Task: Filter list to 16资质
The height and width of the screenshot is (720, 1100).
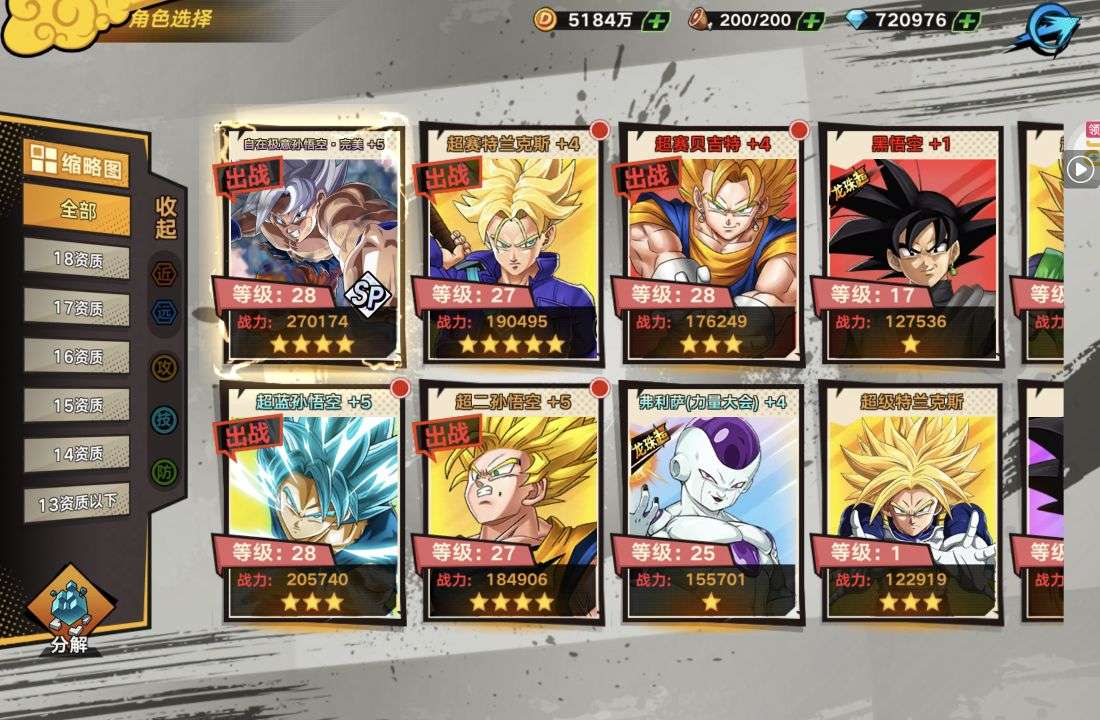Action: click(x=77, y=357)
